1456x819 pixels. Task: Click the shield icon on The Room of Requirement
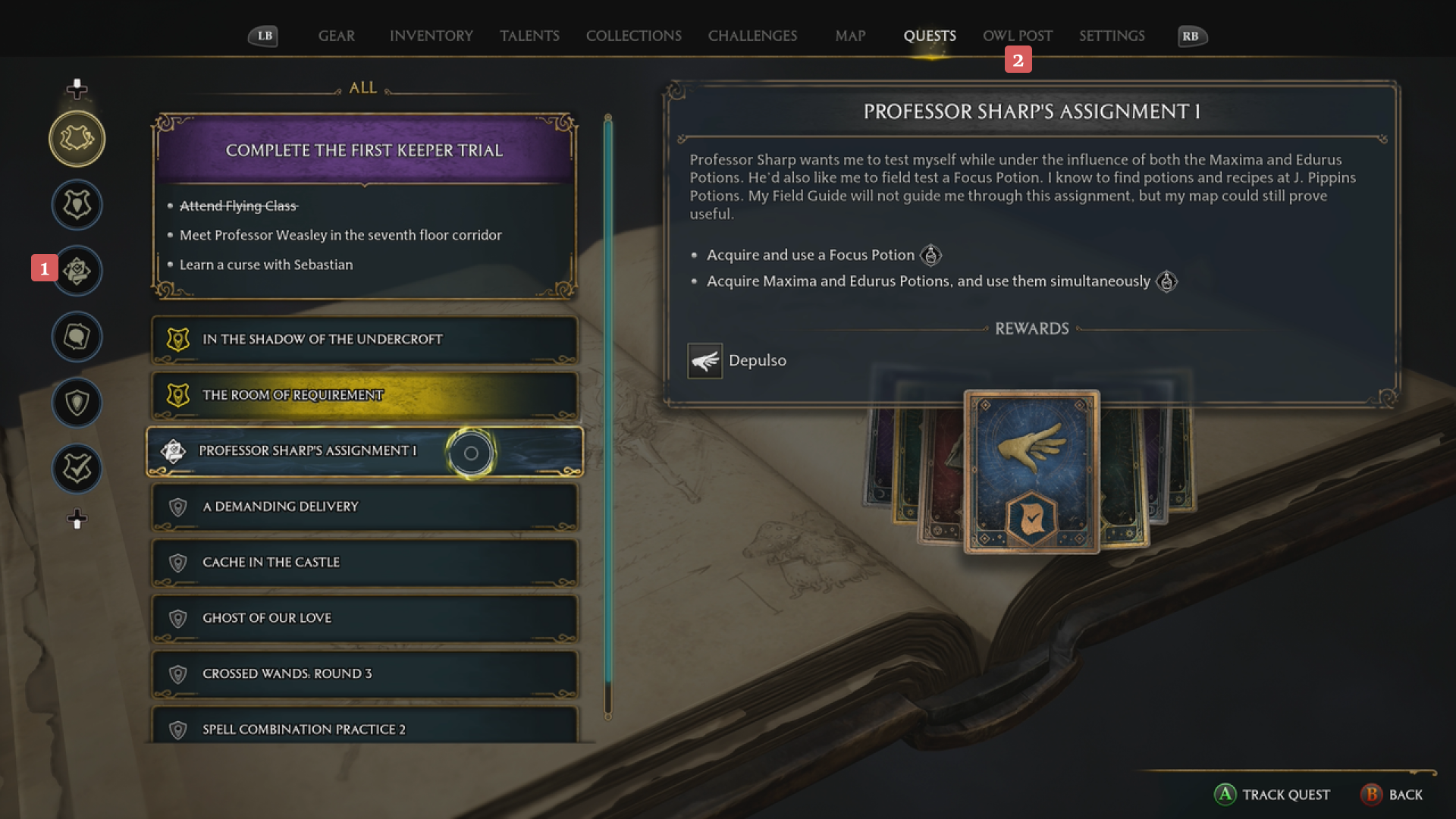177,395
